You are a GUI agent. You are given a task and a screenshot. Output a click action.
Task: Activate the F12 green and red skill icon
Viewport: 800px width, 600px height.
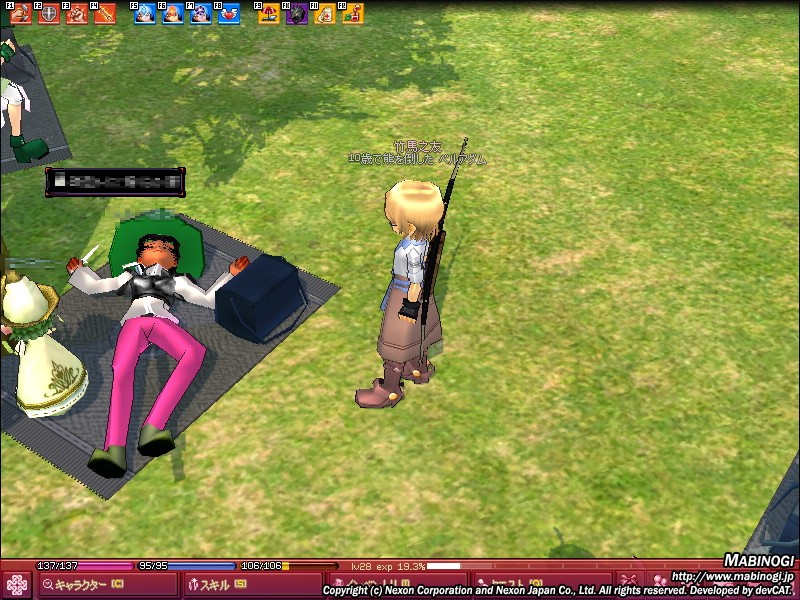point(352,14)
